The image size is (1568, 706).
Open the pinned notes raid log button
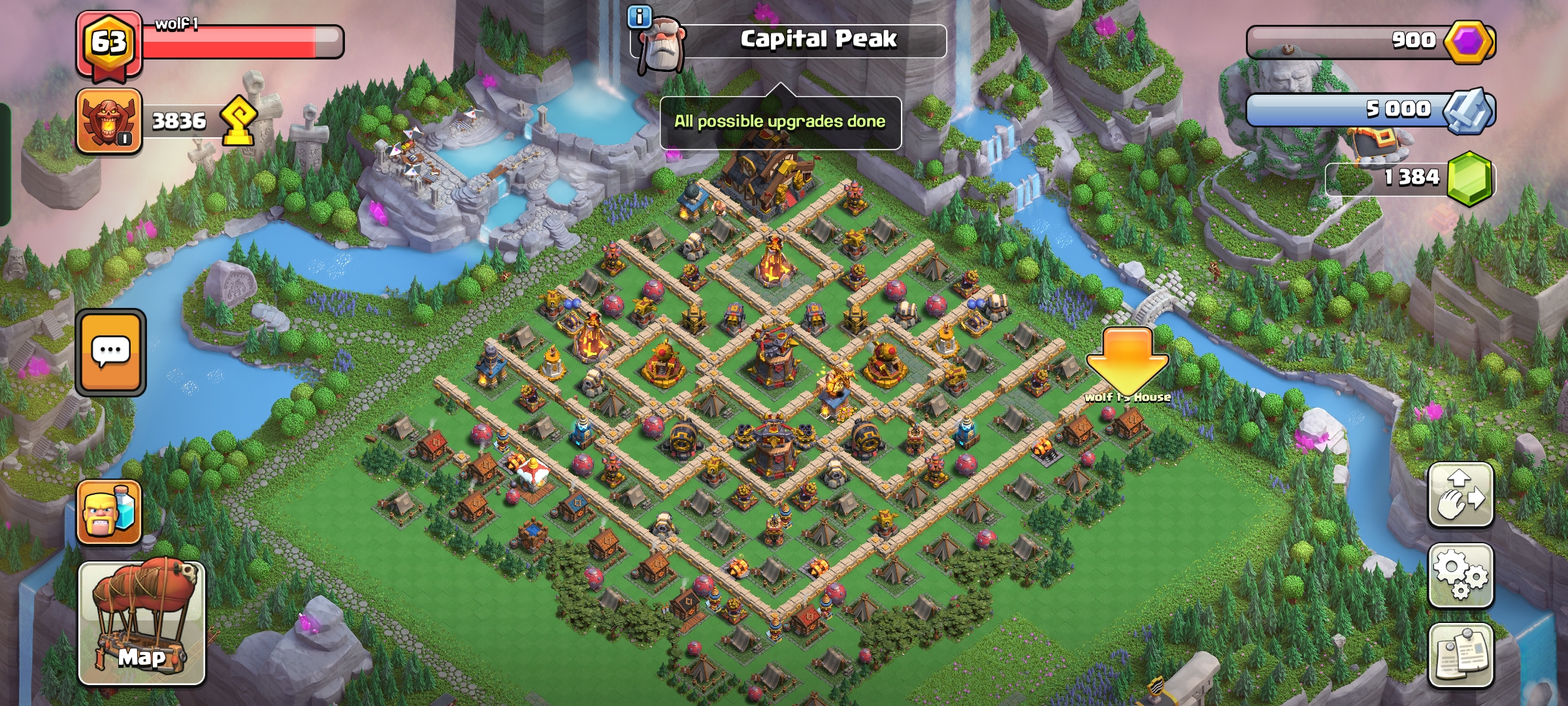coord(1461,656)
